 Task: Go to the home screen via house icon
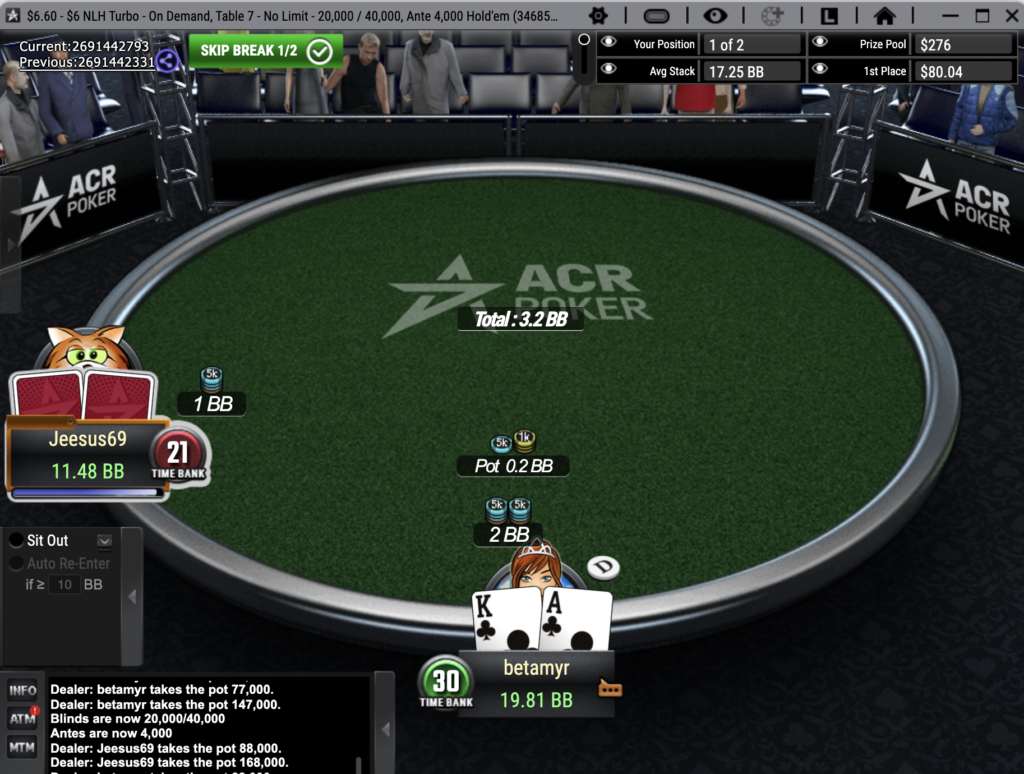pos(884,15)
